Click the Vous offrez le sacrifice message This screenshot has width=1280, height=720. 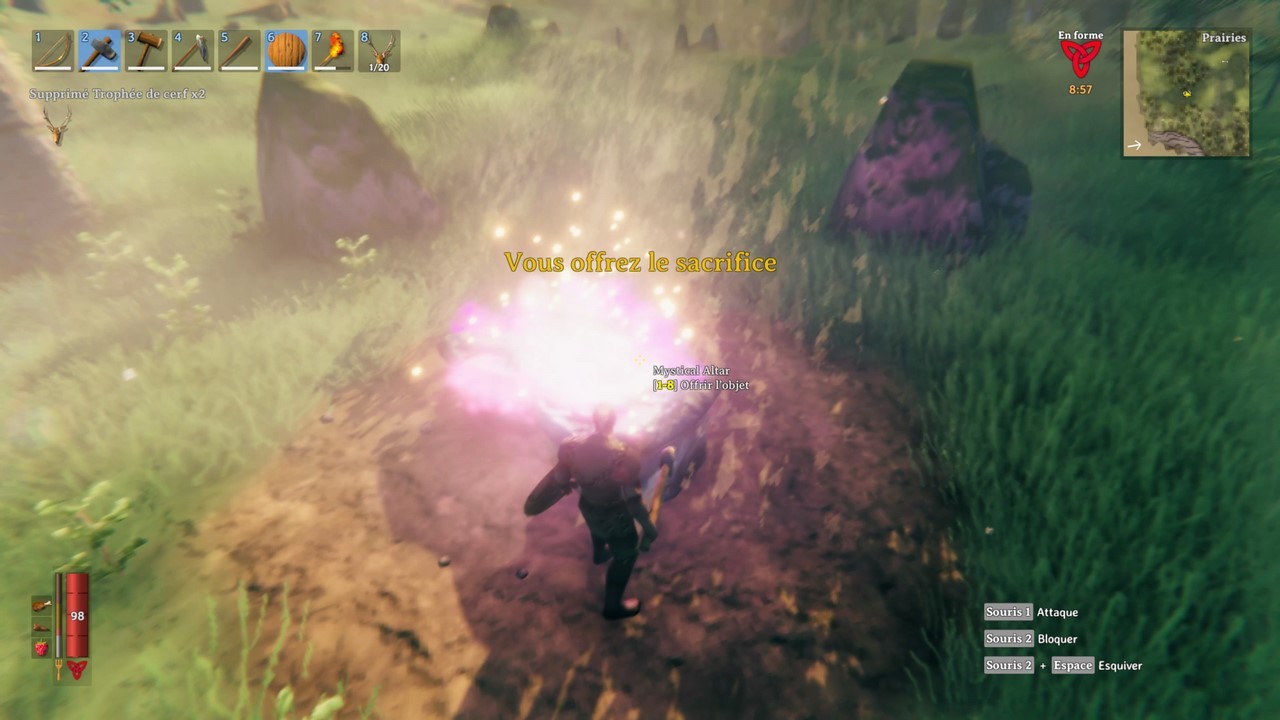(640, 262)
